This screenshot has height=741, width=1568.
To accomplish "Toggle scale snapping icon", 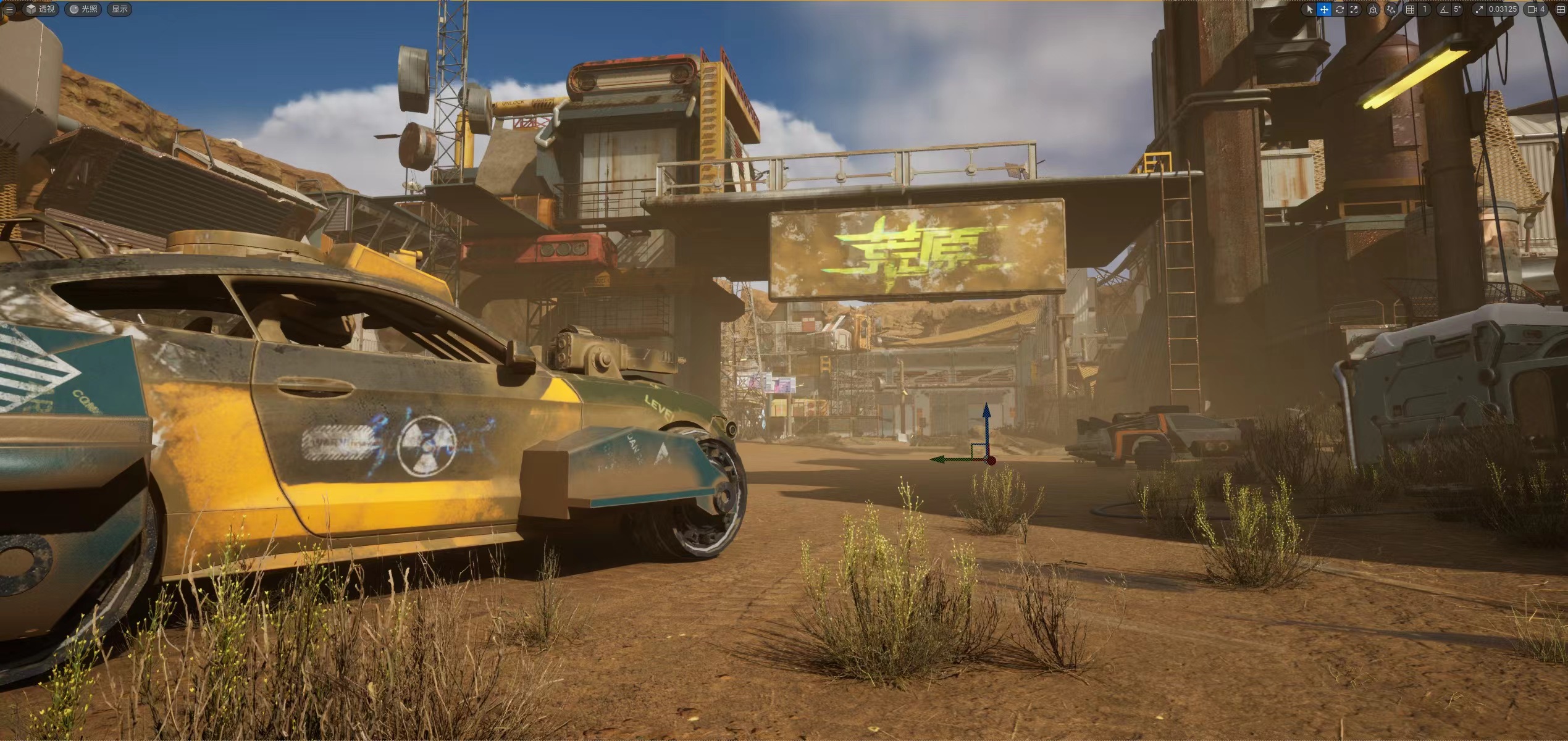I will [1478, 9].
